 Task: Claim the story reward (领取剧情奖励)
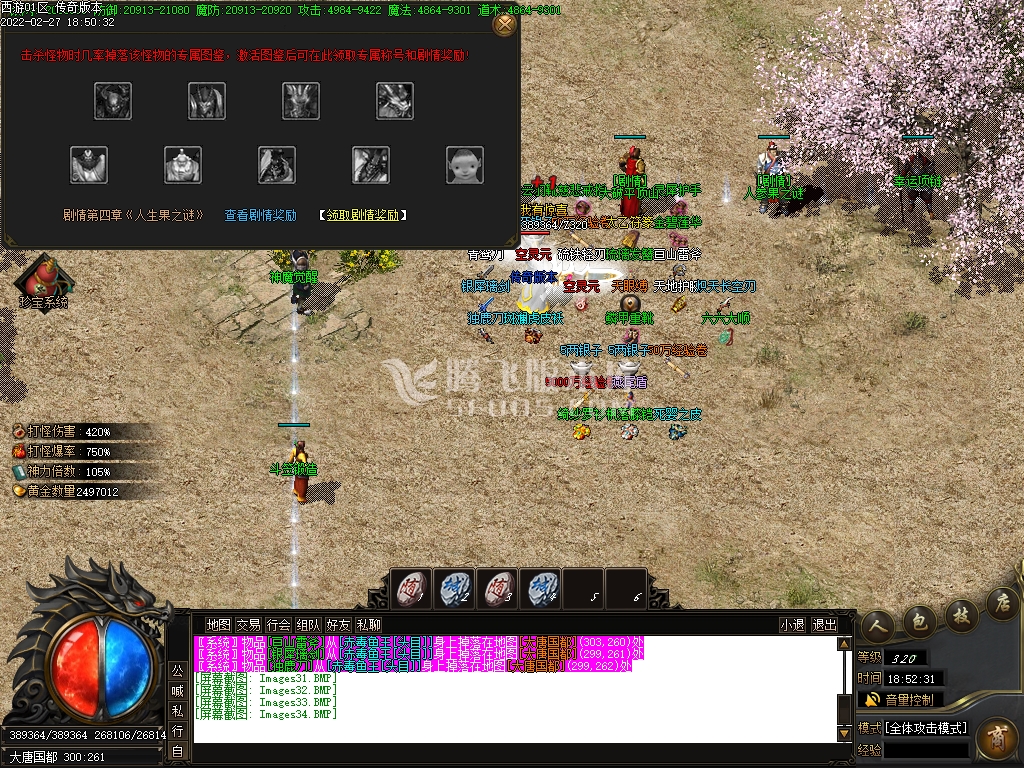[x=362, y=215]
